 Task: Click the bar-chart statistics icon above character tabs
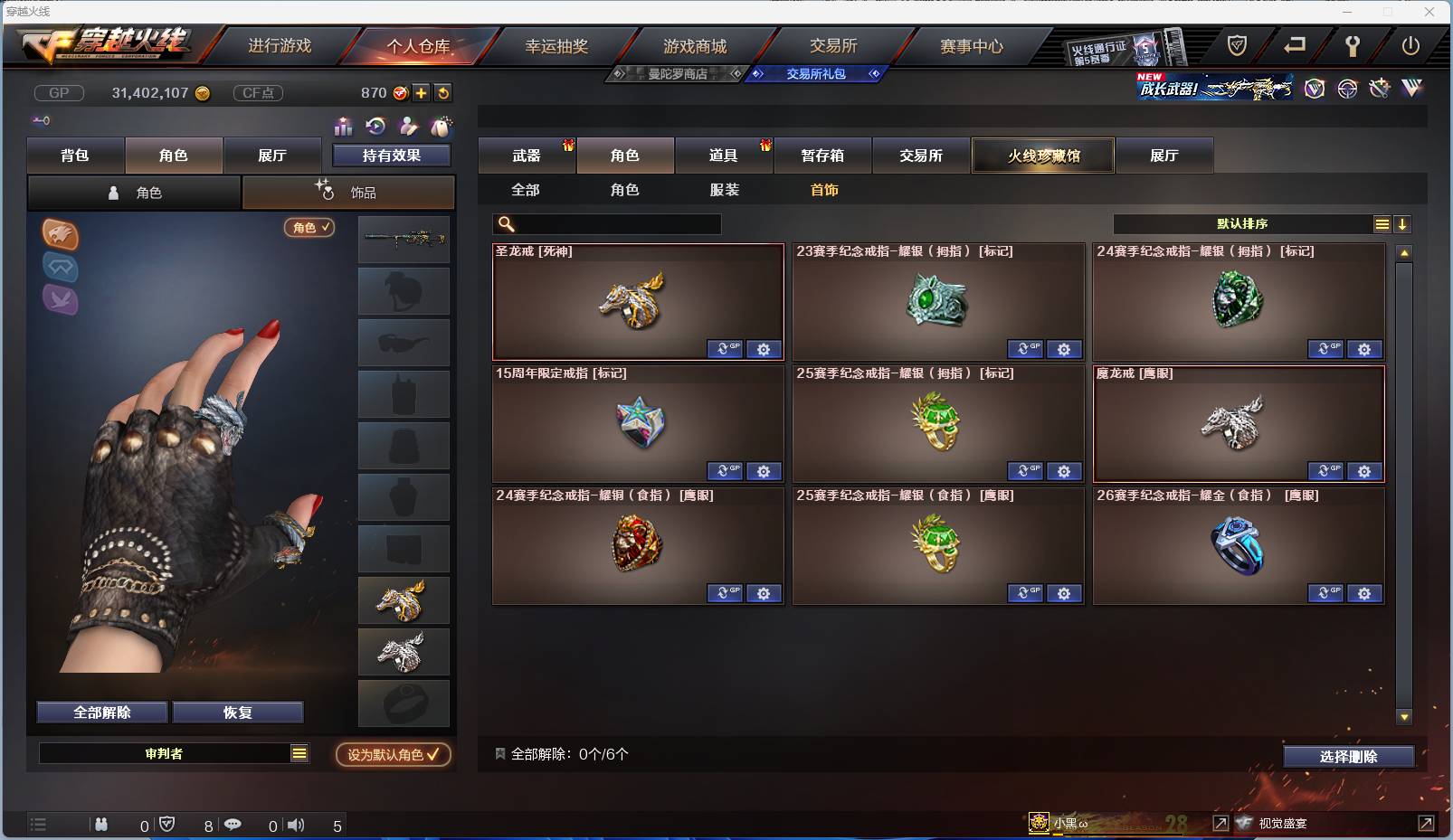click(343, 127)
